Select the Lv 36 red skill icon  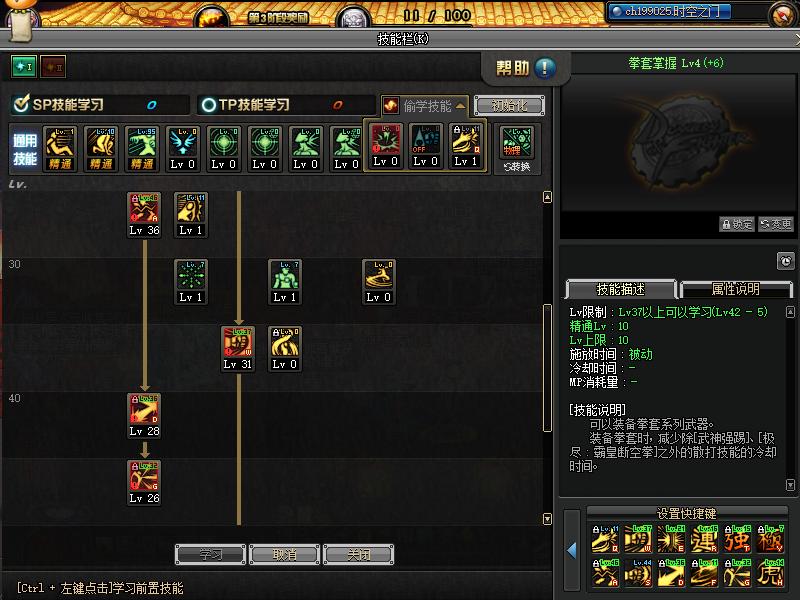click(x=144, y=208)
